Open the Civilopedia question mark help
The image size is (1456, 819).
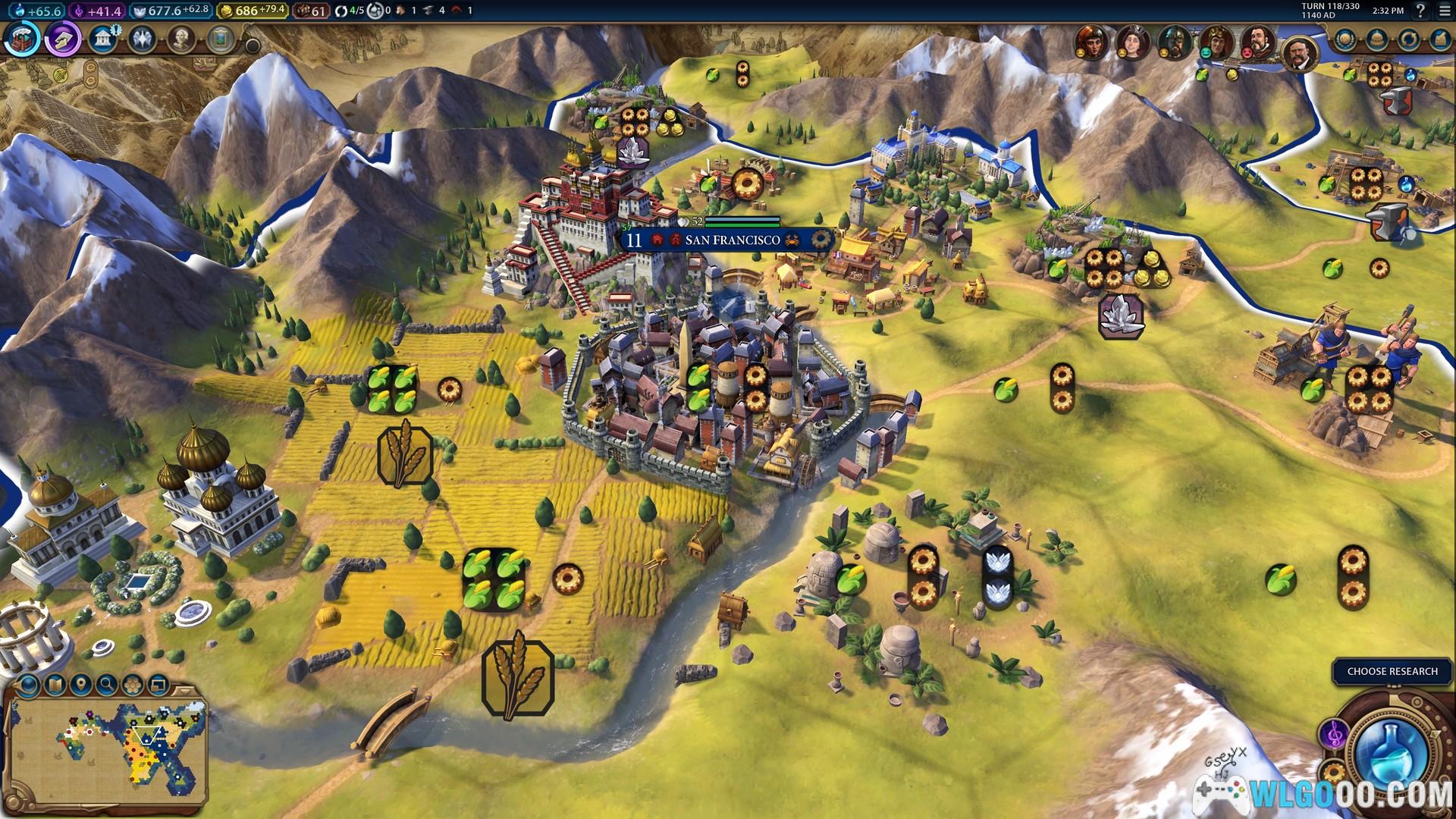click(1420, 11)
